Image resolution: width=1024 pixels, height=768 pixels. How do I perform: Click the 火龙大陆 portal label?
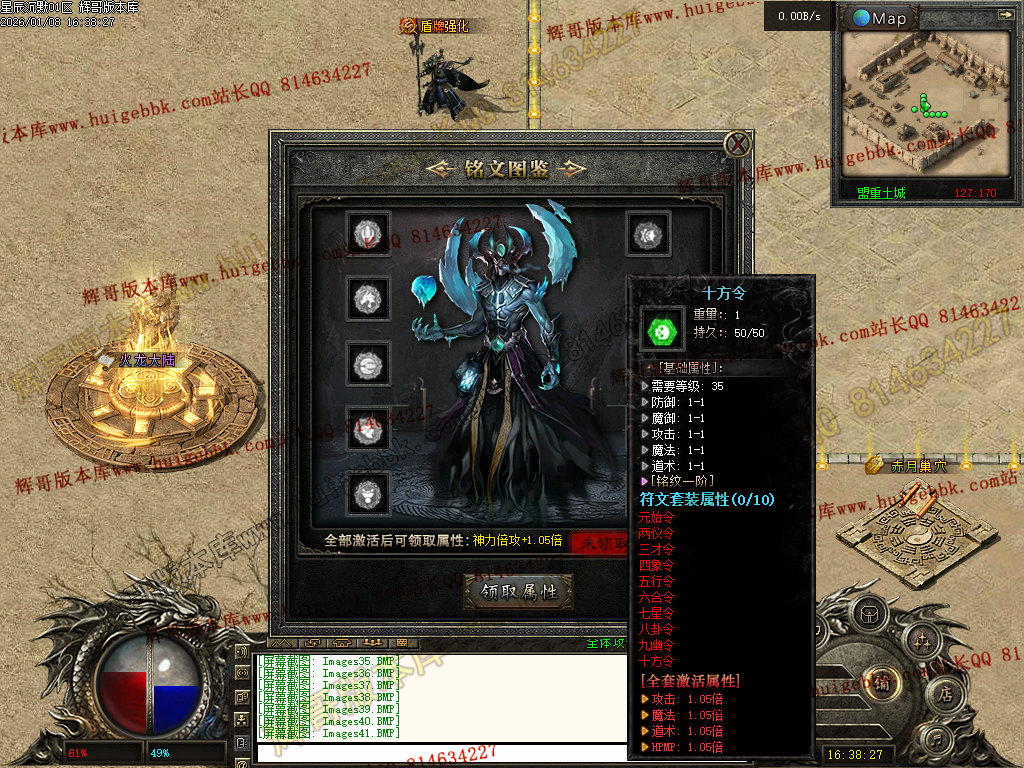[x=148, y=359]
